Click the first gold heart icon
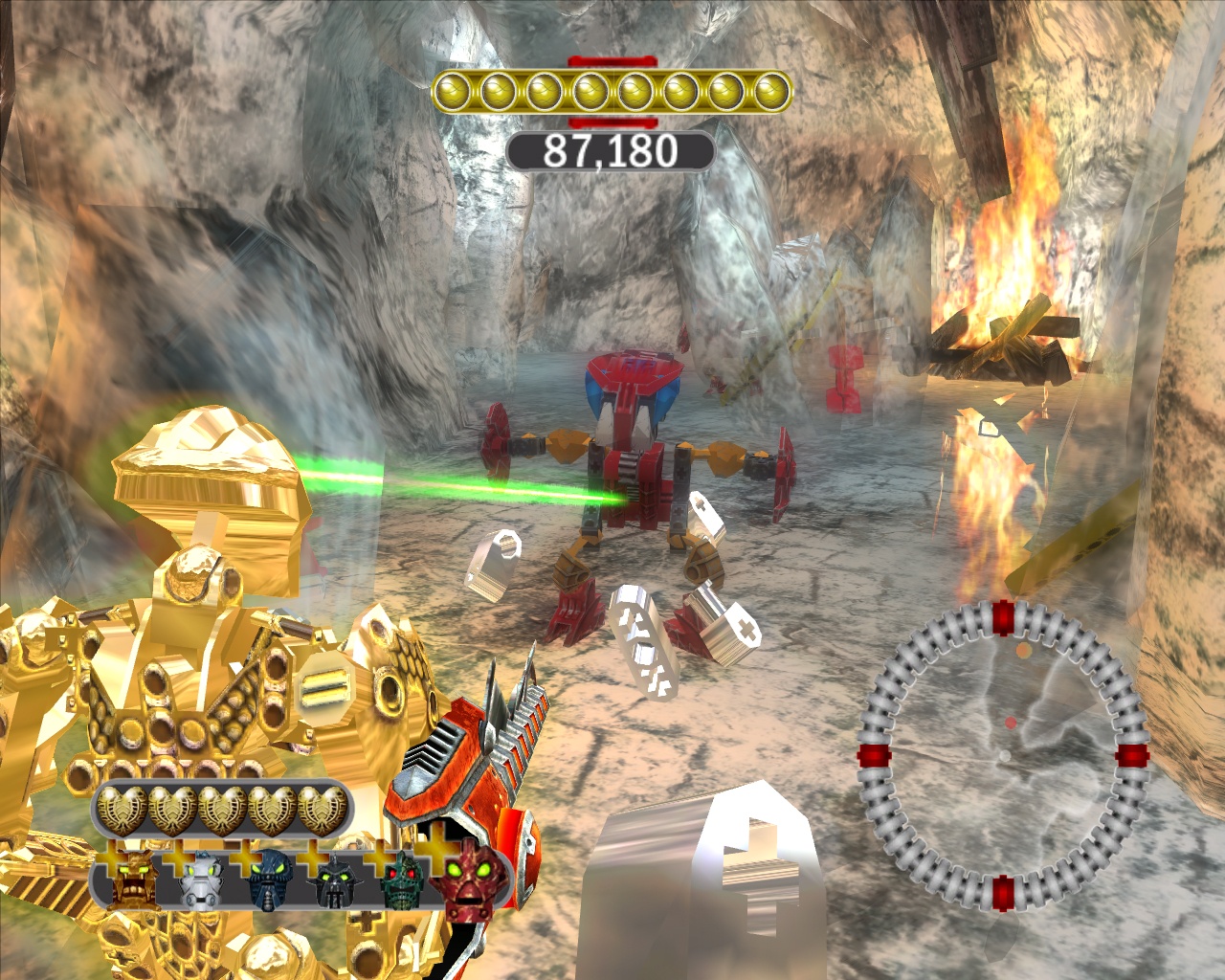1225x980 pixels. [x=120, y=807]
